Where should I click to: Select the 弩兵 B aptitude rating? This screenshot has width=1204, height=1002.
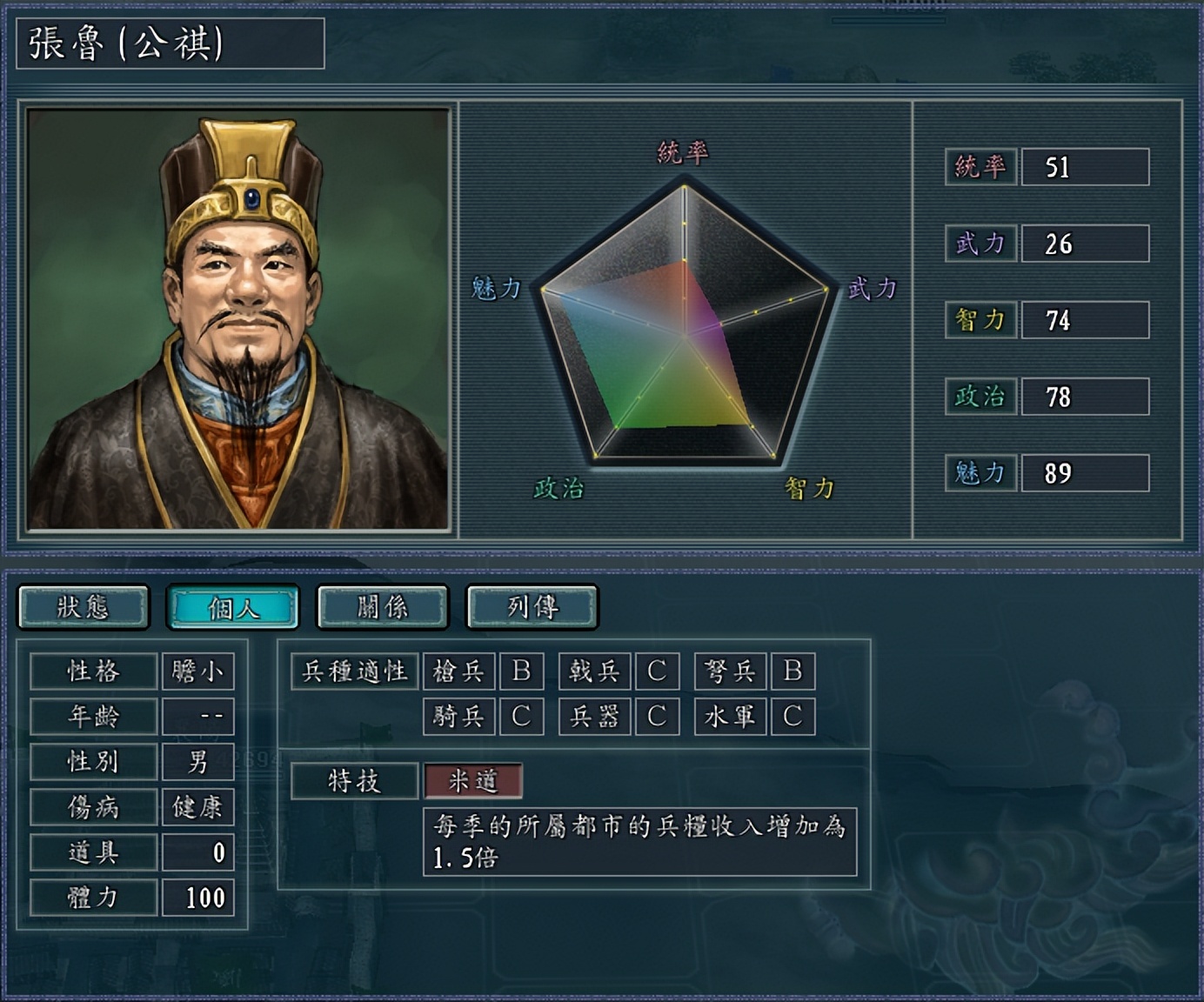click(x=793, y=671)
